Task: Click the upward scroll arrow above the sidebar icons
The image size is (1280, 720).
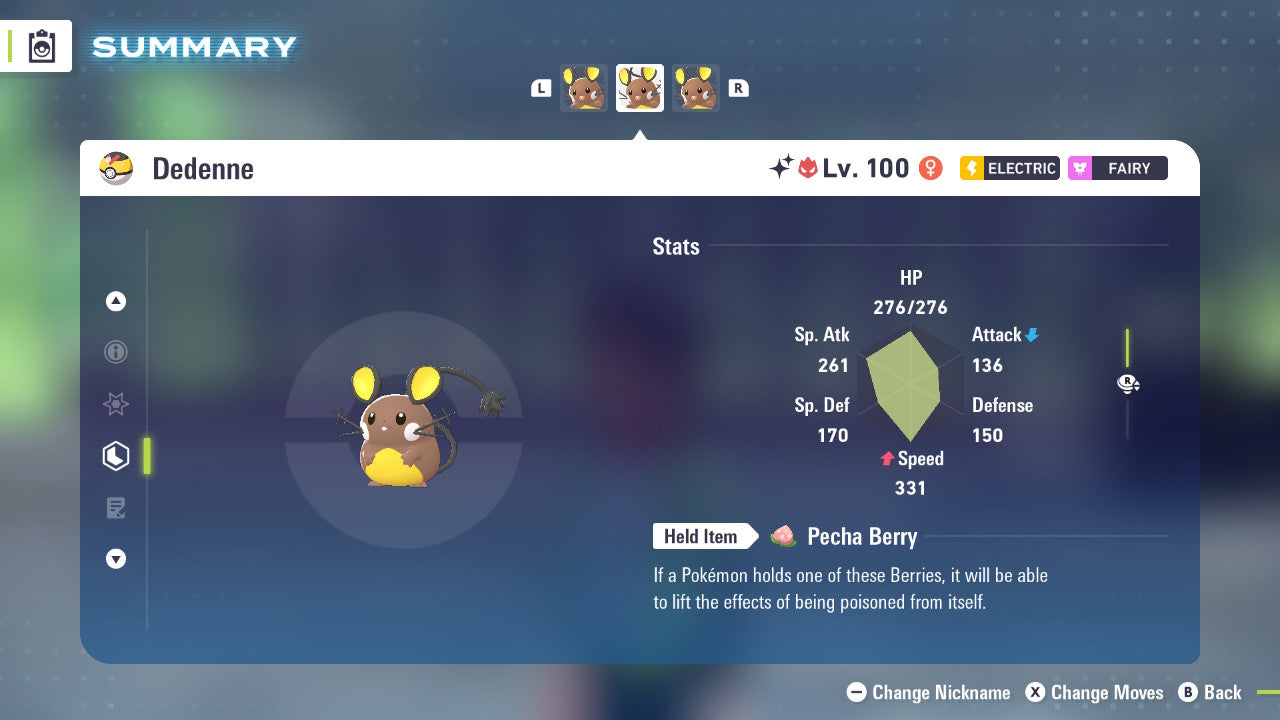Action: [116, 301]
